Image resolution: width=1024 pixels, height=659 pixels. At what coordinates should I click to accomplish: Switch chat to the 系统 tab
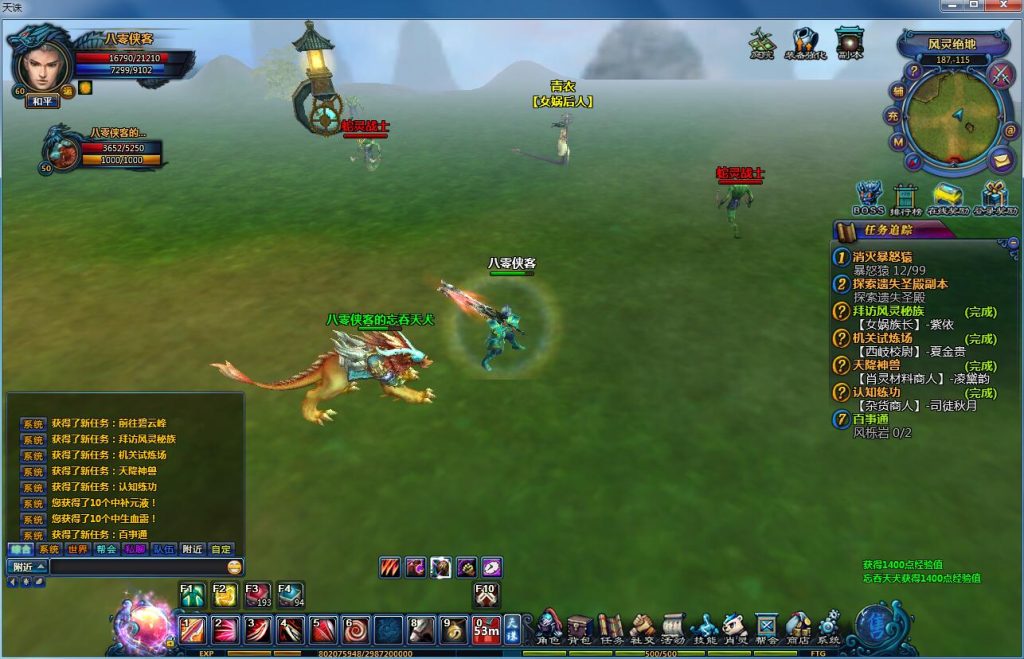(x=48, y=549)
